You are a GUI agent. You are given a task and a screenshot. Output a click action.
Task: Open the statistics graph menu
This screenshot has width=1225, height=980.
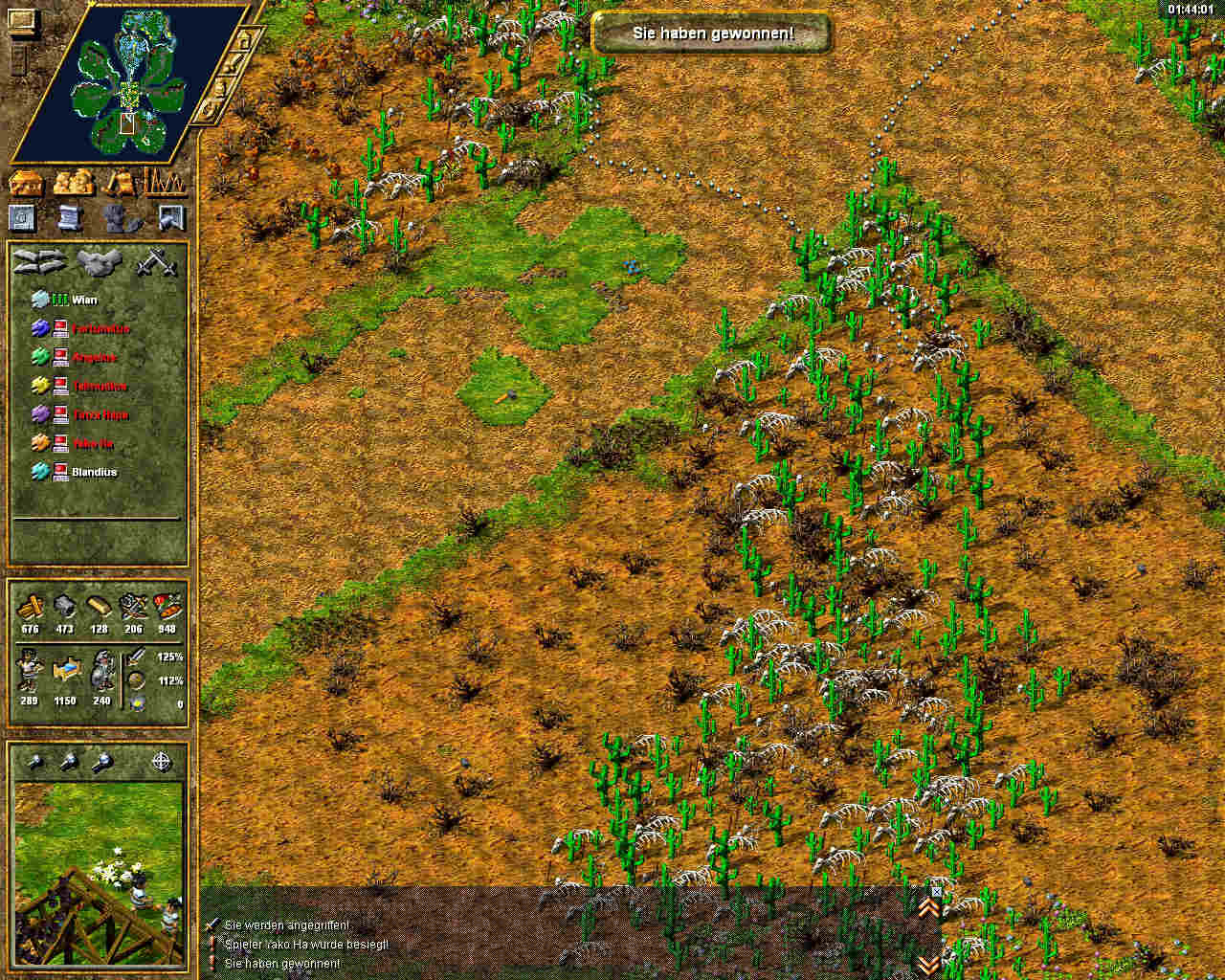[x=165, y=182]
